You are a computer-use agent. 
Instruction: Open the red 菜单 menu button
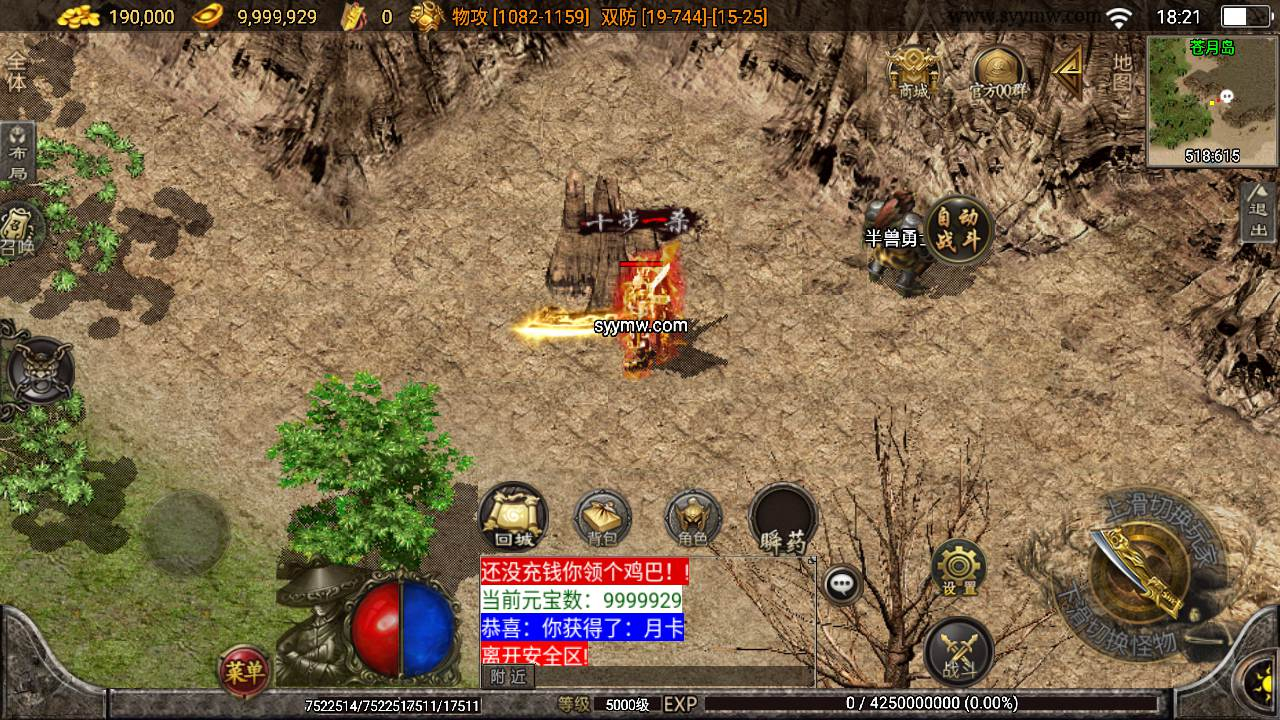pyautogui.click(x=243, y=671)
